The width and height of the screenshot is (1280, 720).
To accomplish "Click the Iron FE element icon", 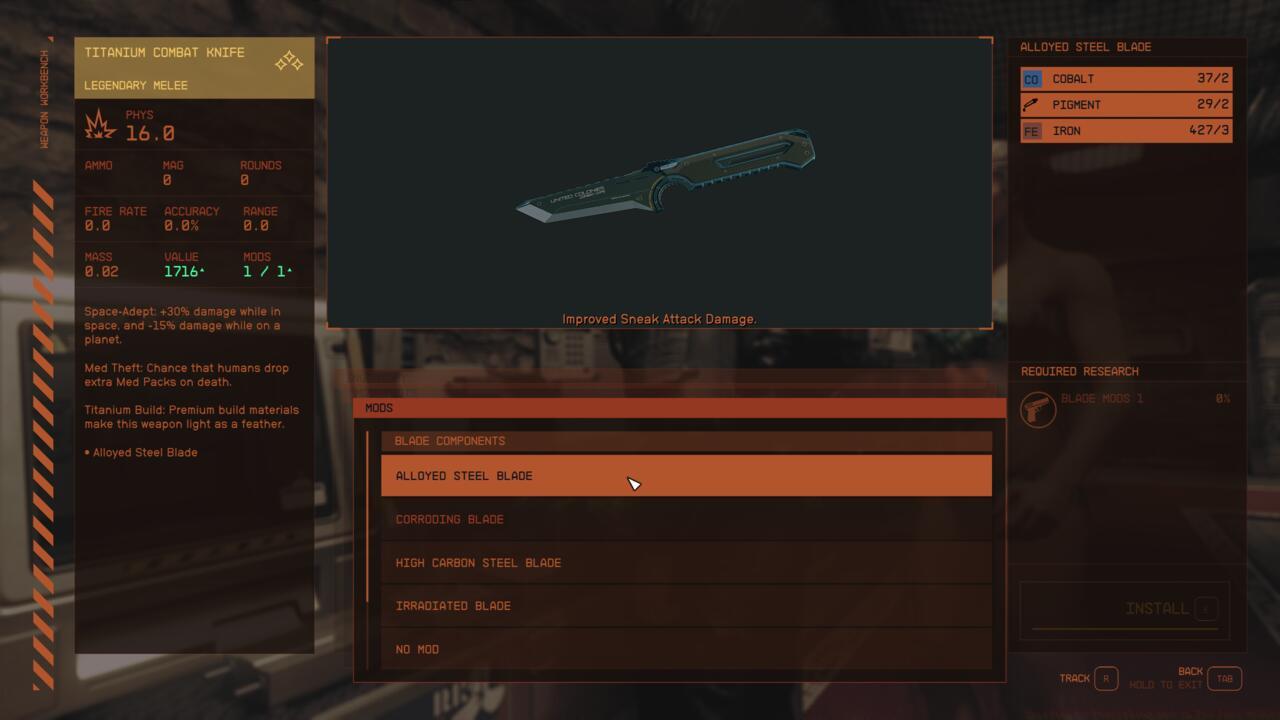I will (x=1031, y=130).
